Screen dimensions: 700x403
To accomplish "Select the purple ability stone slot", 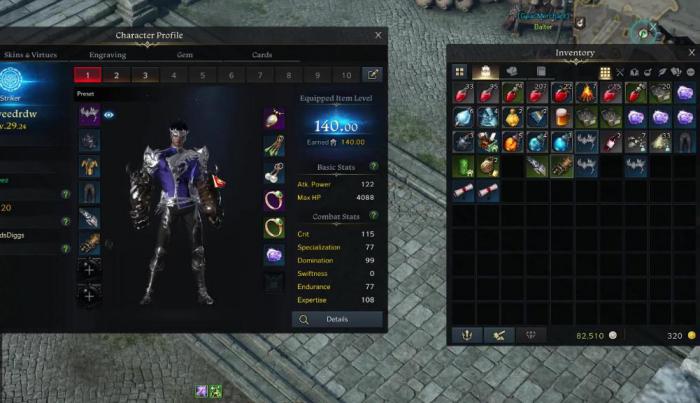I will (274, 255).
